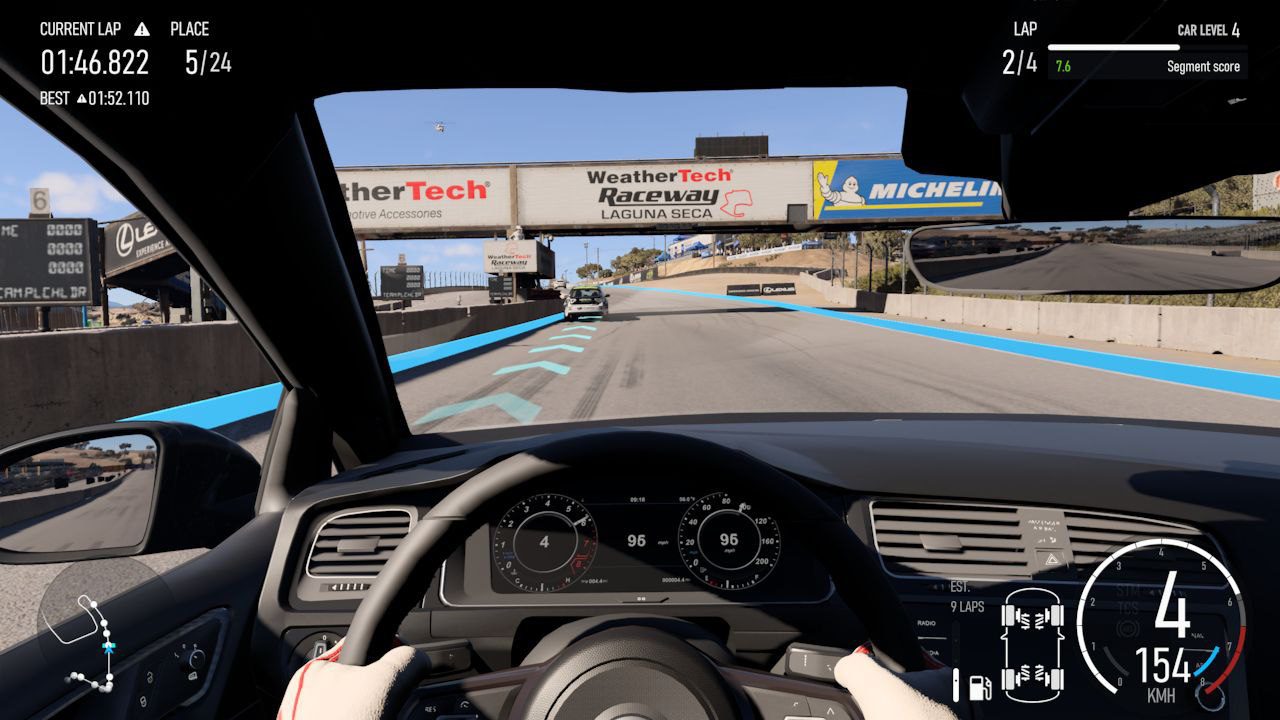The height and width of the screenshot is (720, 1280).
Task: Click the warning triangle beside Current Lap
Action: click(x=142, y=29)
